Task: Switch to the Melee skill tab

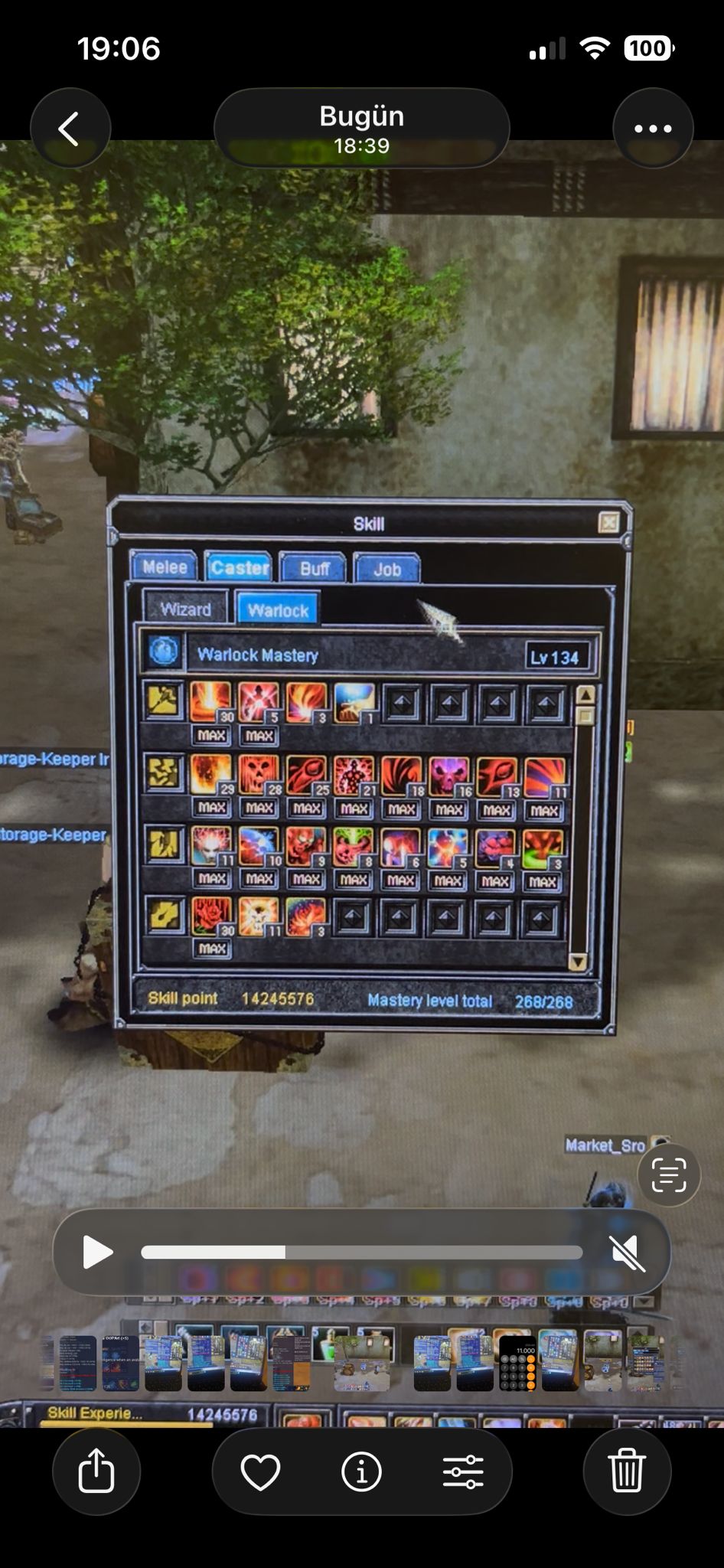Action: click(165, 567)
